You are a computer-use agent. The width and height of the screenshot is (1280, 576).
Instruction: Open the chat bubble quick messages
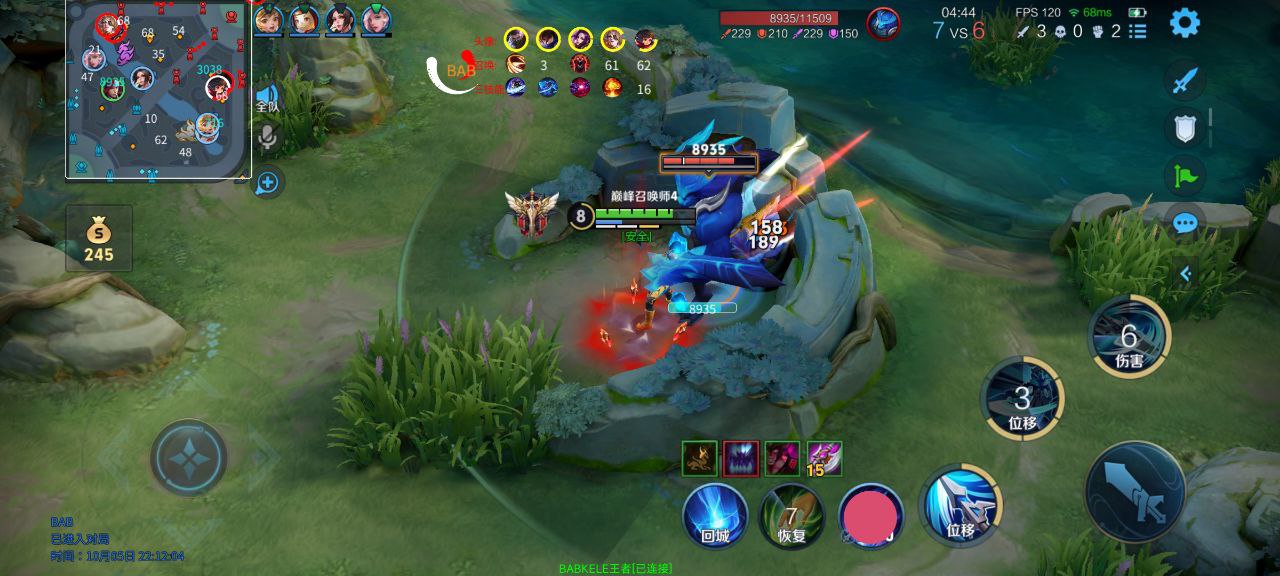coord(1185,223)
